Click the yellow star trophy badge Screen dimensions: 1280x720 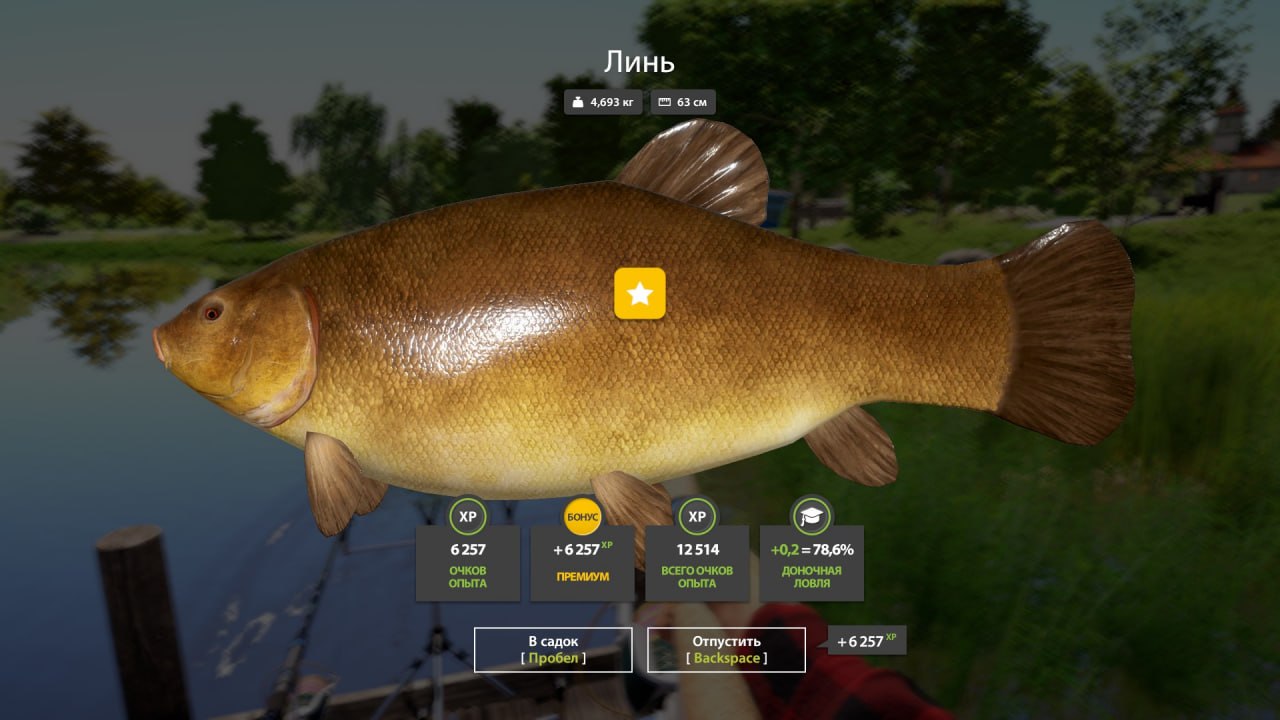[x=640, y=293]
